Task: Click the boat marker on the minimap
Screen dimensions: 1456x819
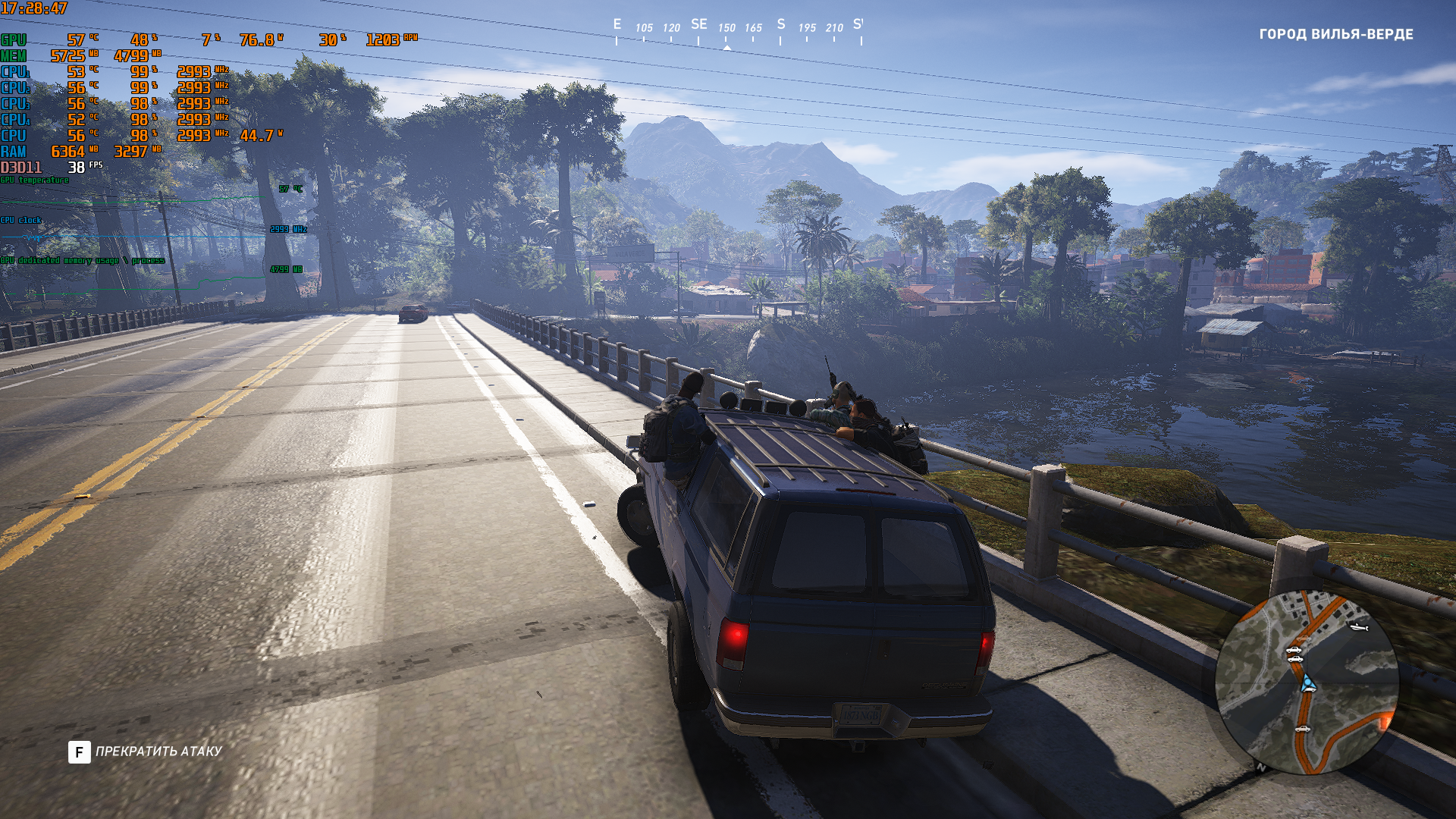Action: click(1358, 627)
